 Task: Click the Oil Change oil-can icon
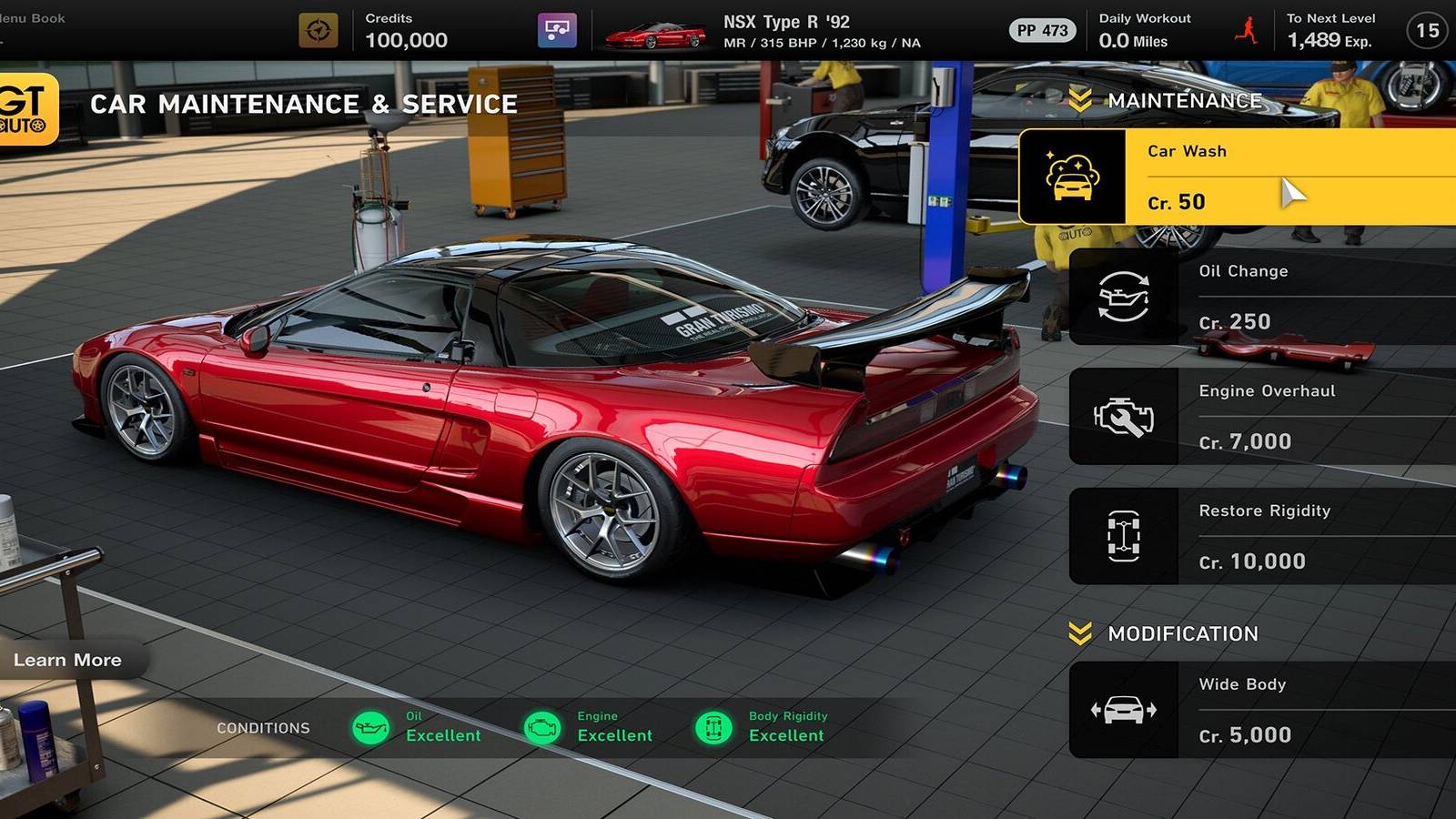1124,297
